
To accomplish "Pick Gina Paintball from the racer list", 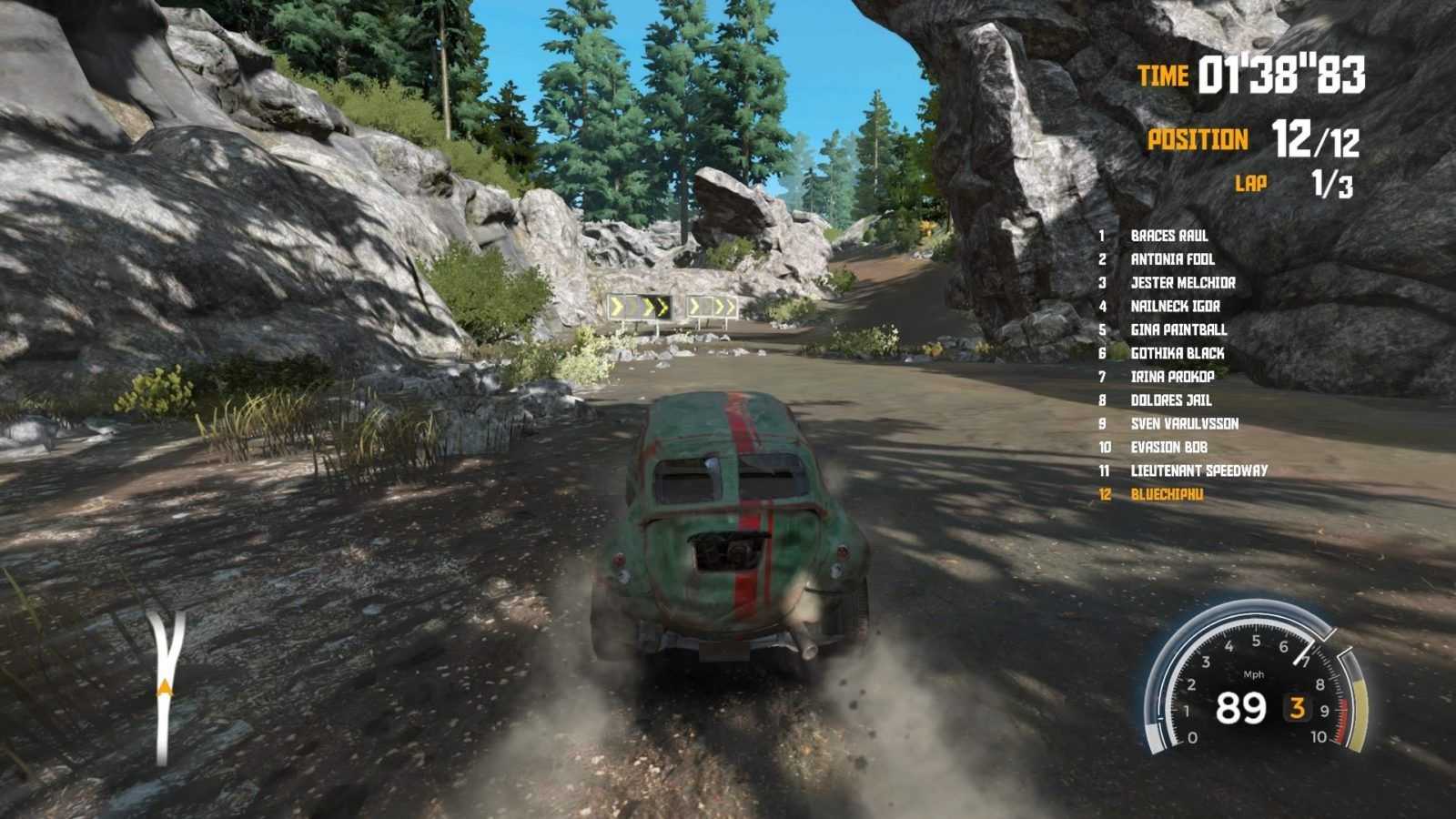I will click(1178, 329).
